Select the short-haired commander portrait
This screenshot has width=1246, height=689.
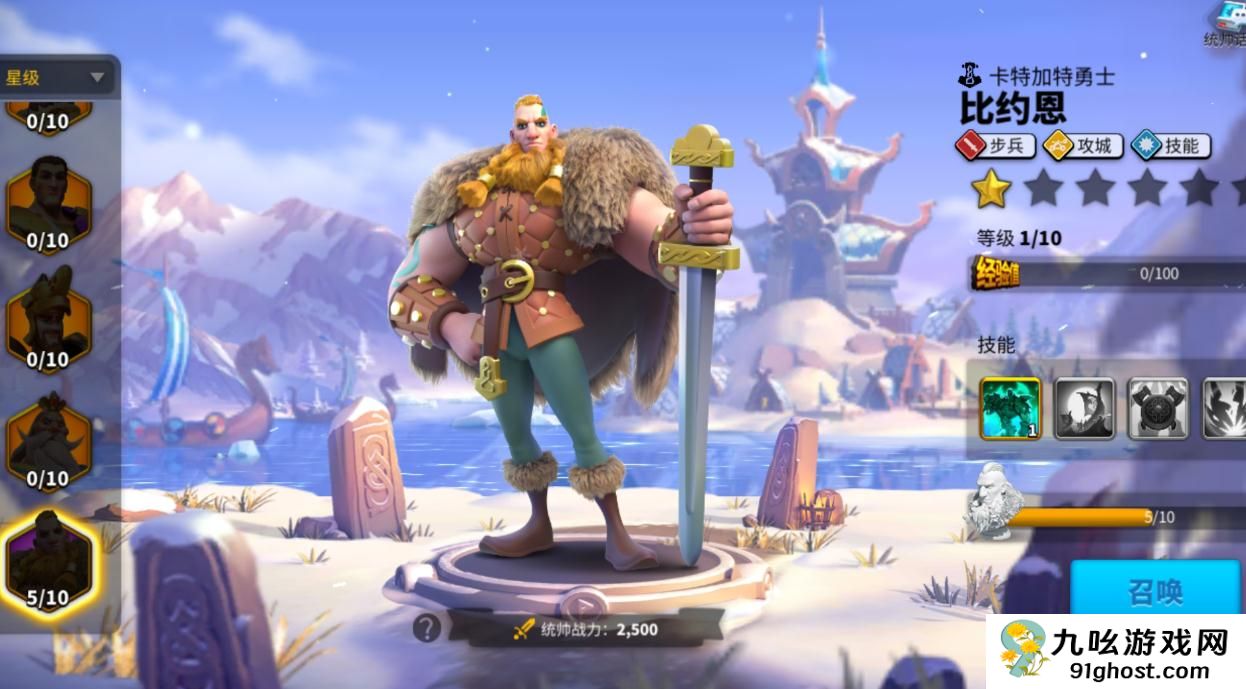48,202
